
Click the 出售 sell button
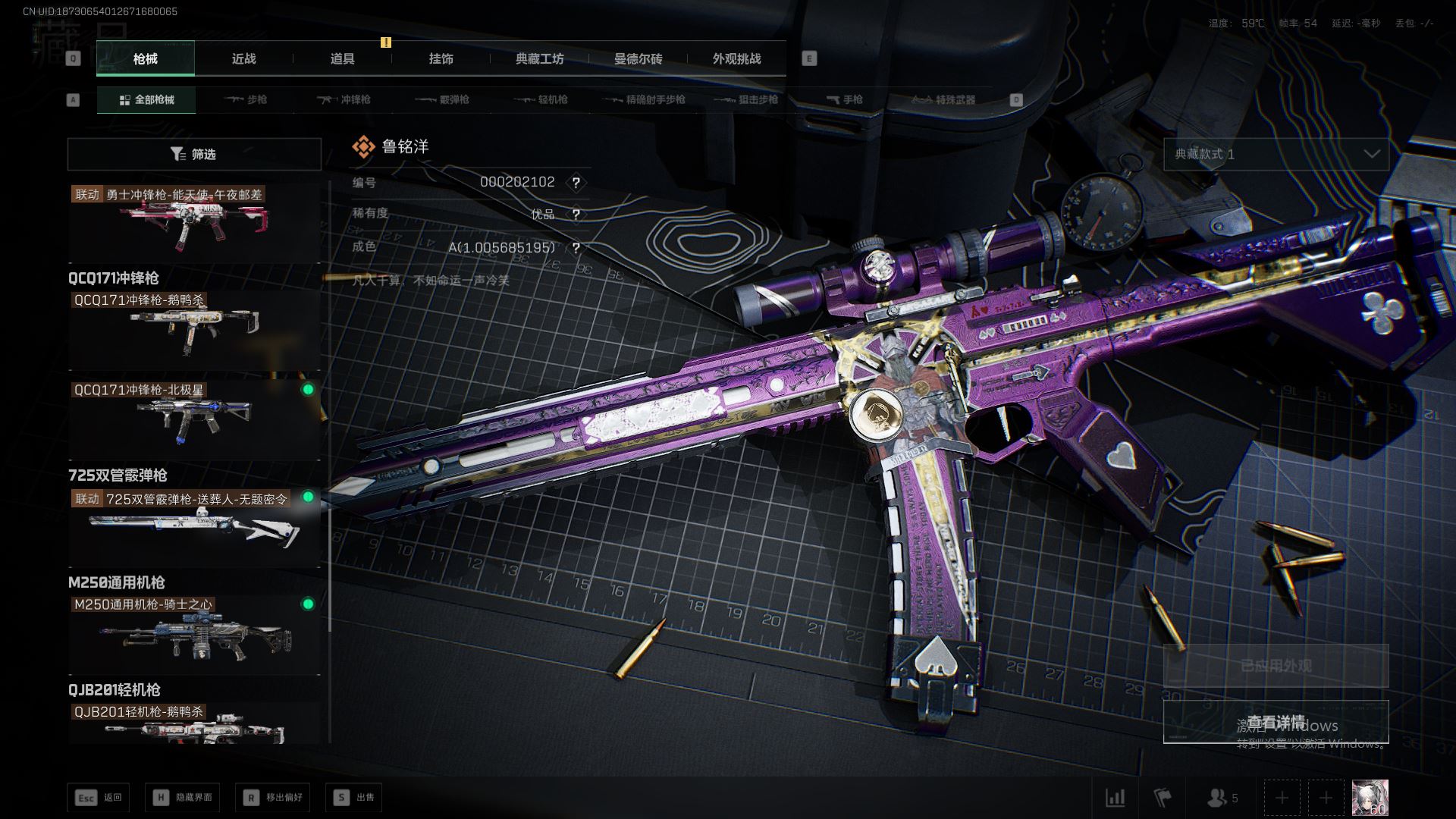(x=354, y=798)
